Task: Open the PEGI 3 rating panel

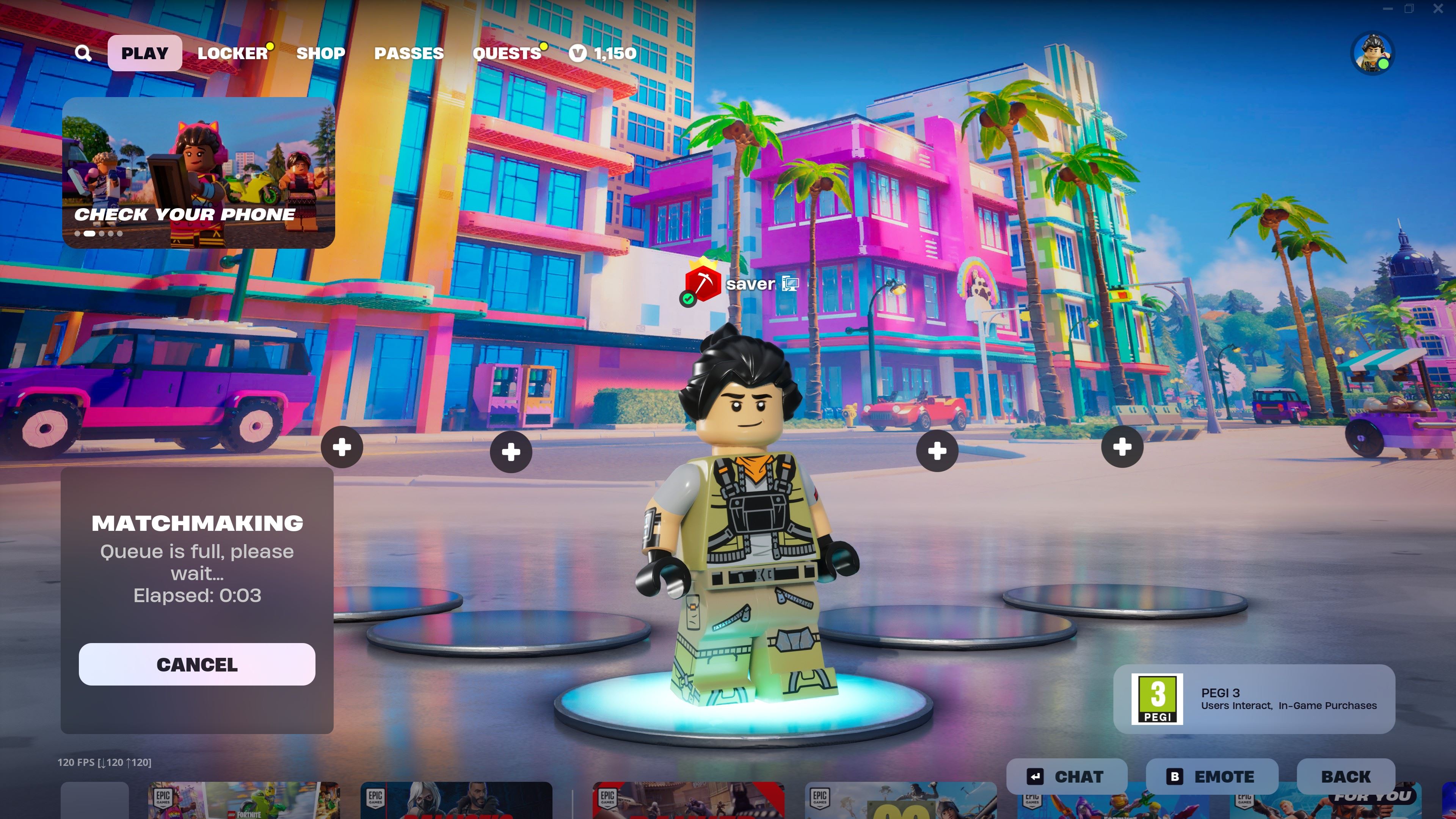Action: click(1254, 698)
